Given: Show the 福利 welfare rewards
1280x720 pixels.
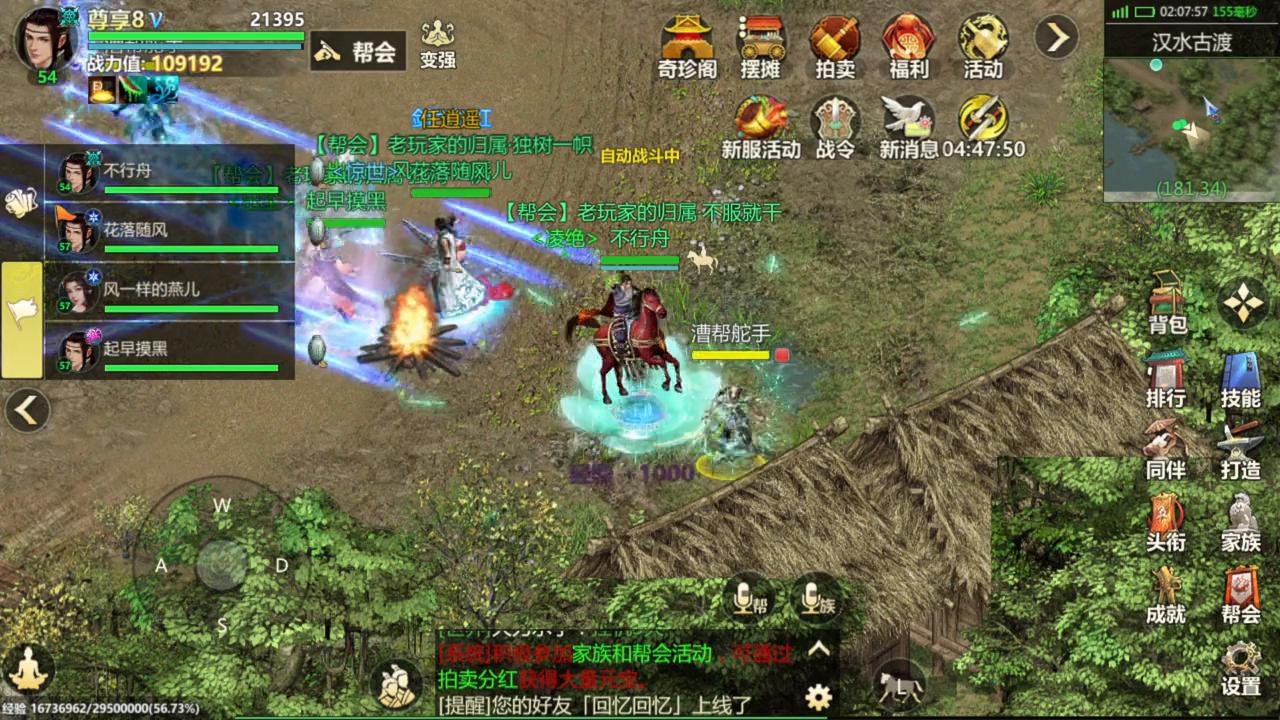Looking at the screenshot, I should pos(909,46).
